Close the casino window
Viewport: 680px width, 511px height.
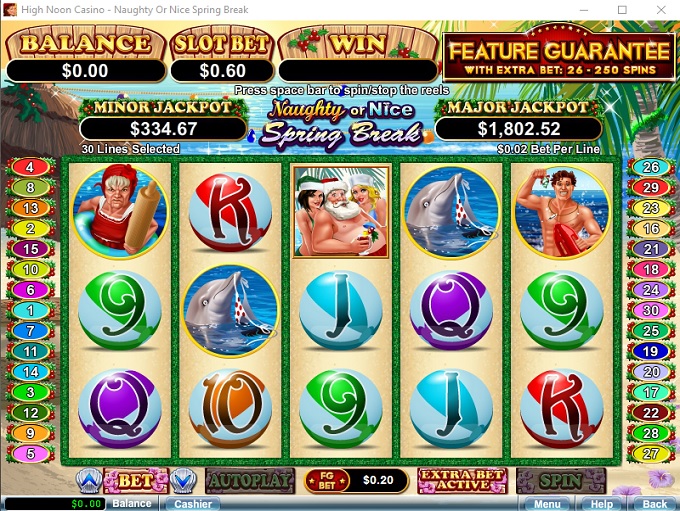657,10
